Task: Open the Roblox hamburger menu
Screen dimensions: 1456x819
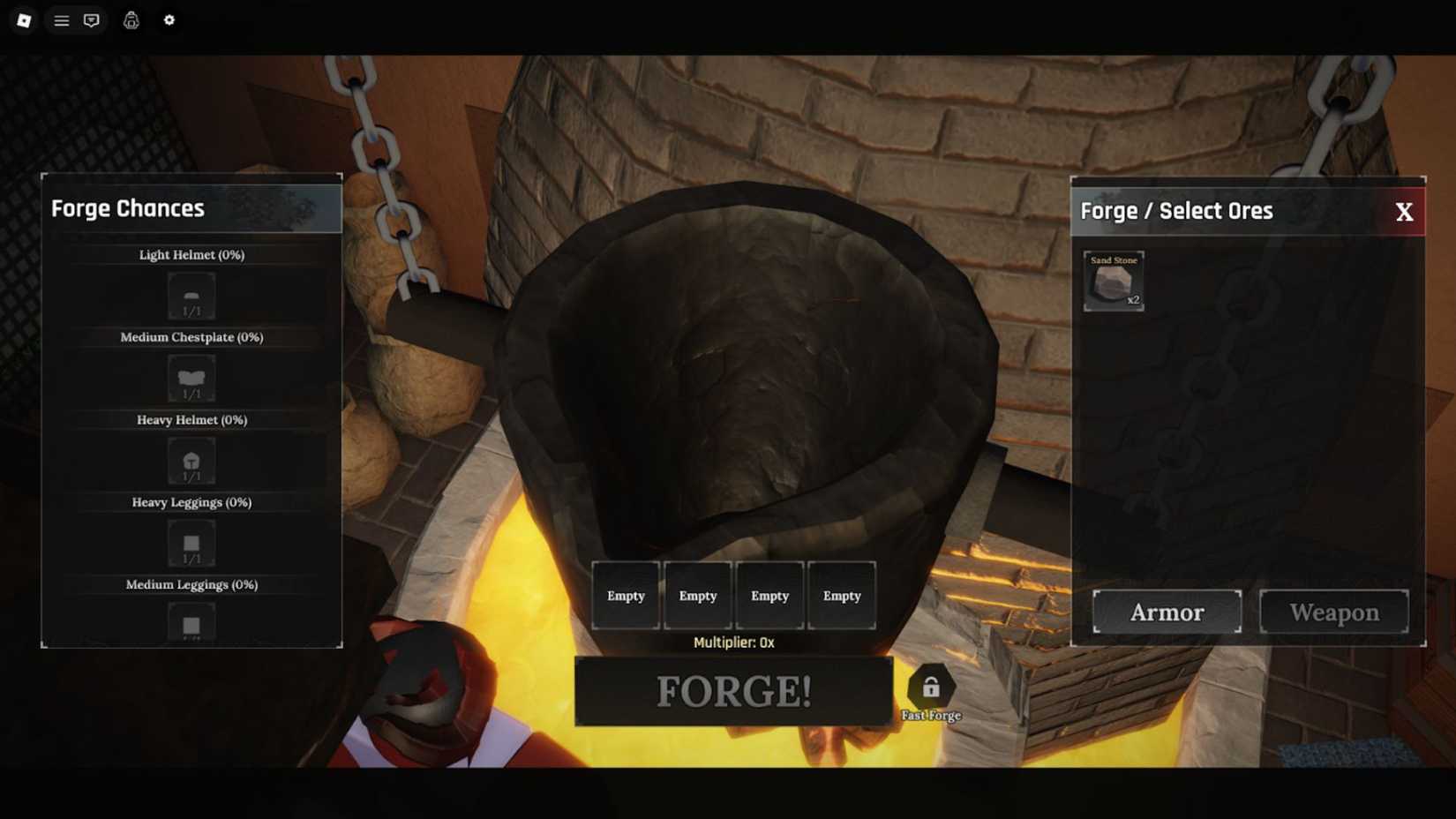Action: click(59, 19)
